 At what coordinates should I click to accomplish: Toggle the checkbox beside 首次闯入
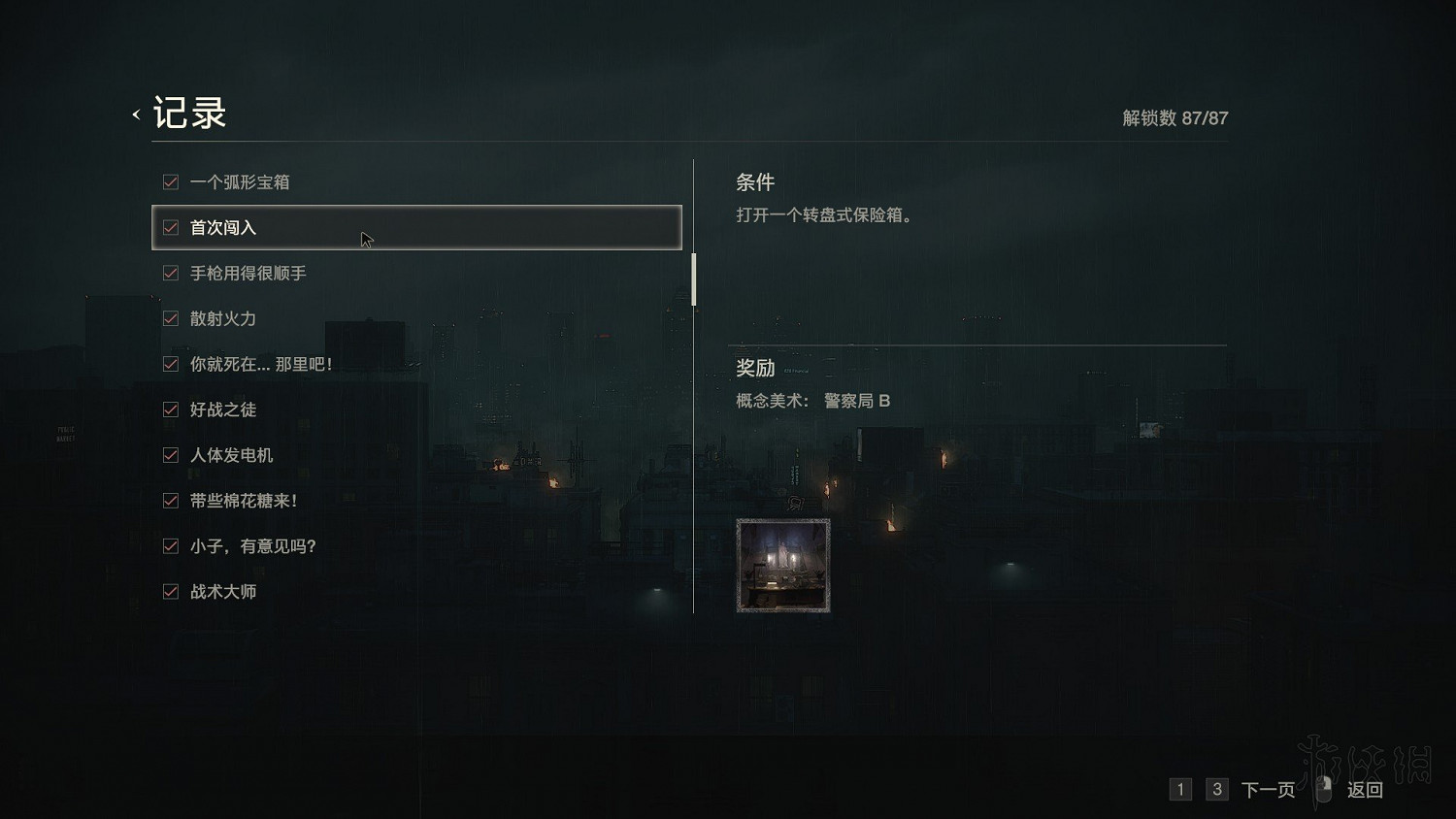pyautogui.click(x=170, y=227)
